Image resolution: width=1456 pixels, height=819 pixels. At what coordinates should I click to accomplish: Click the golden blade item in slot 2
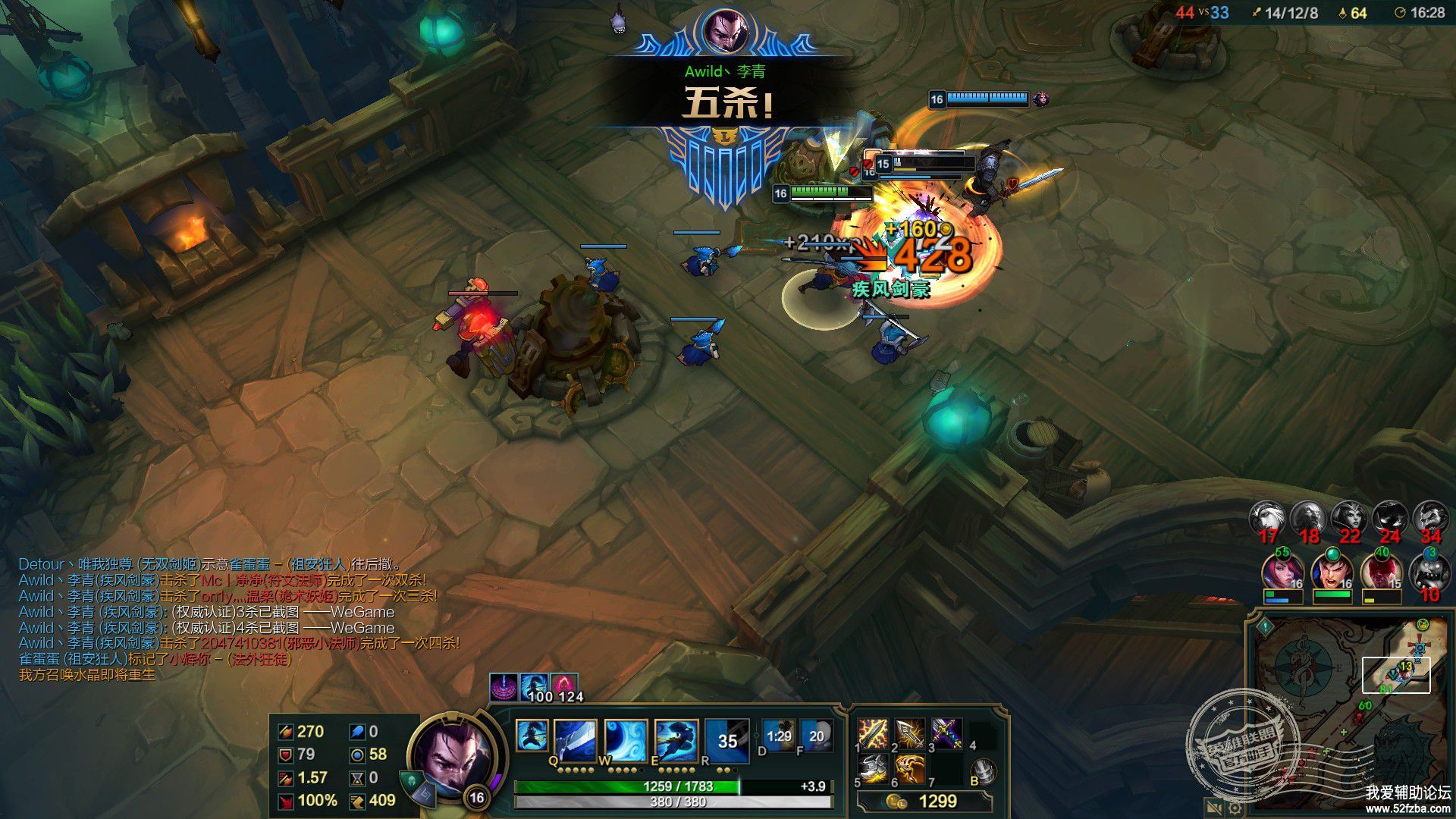[x=910, y=733]
